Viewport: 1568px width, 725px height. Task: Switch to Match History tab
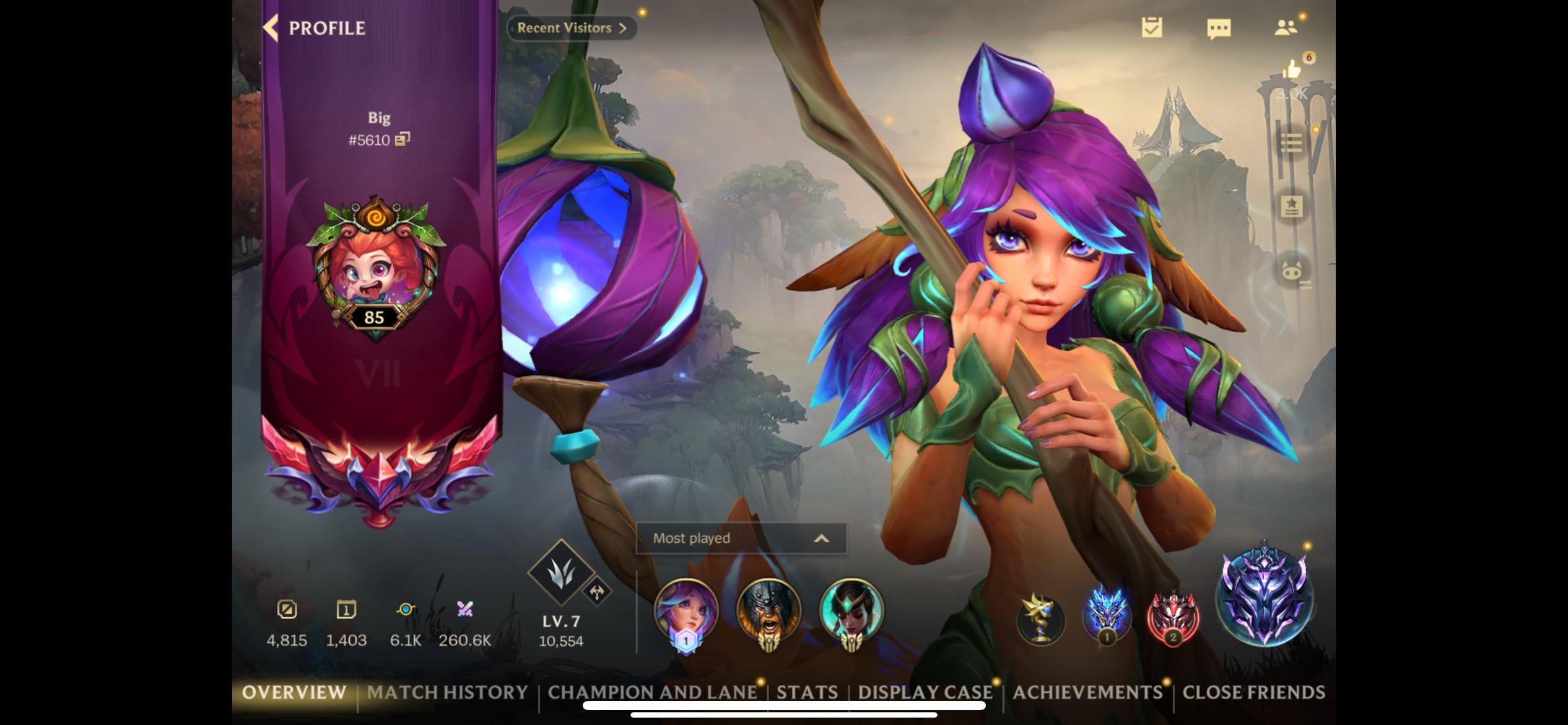(447, 692)
